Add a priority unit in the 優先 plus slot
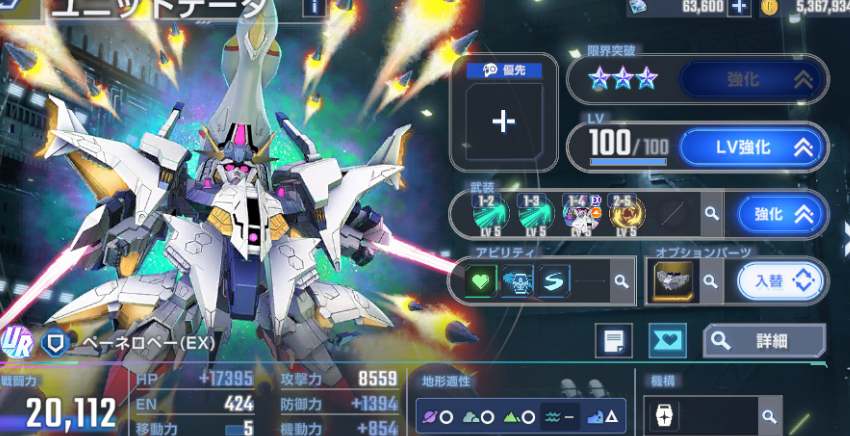Screen dimensions: 850x436 coord(503,122)
